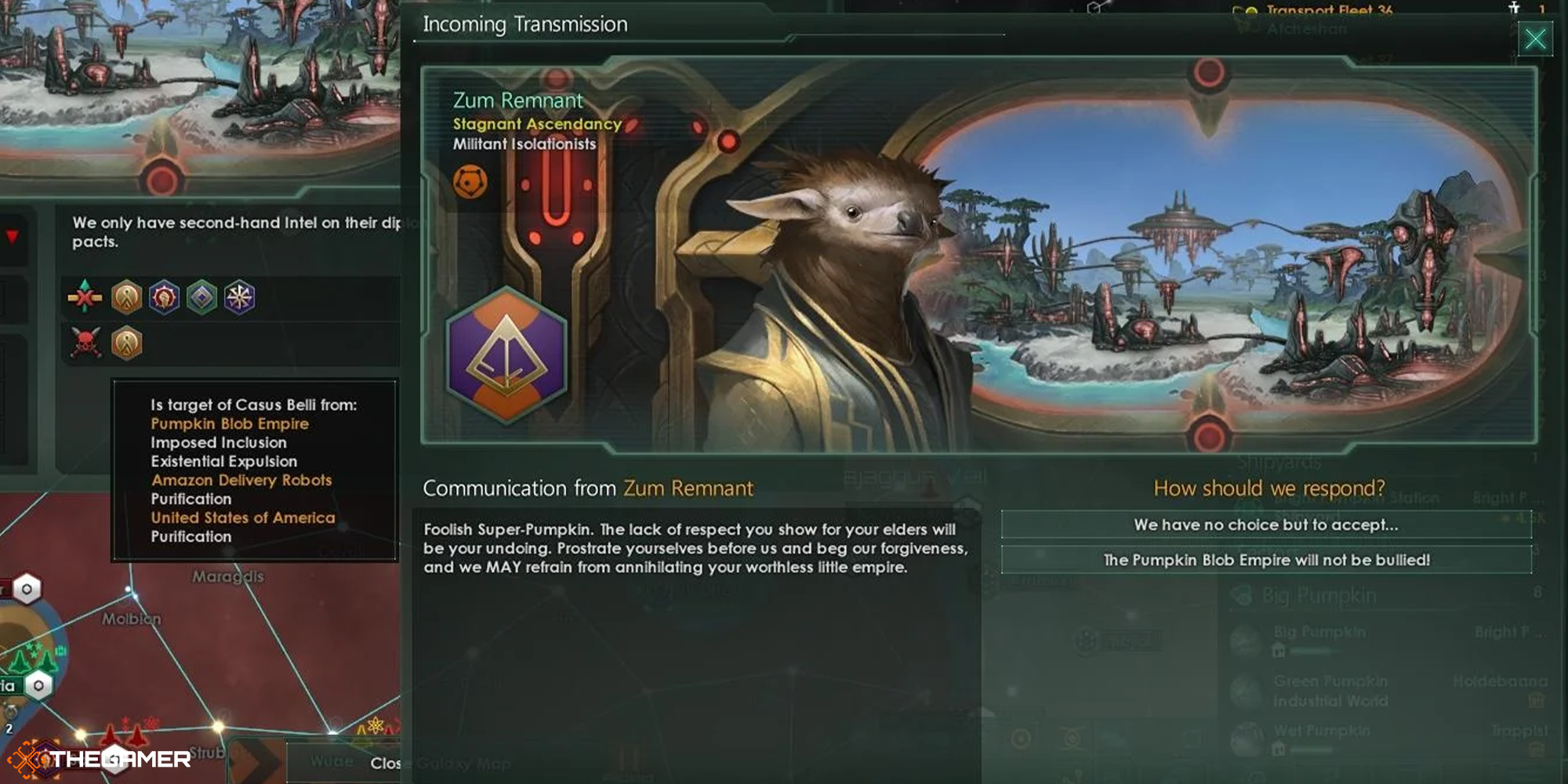
Task: Click the green-red diplomatic arrows icon
Action: pos(86,296)
